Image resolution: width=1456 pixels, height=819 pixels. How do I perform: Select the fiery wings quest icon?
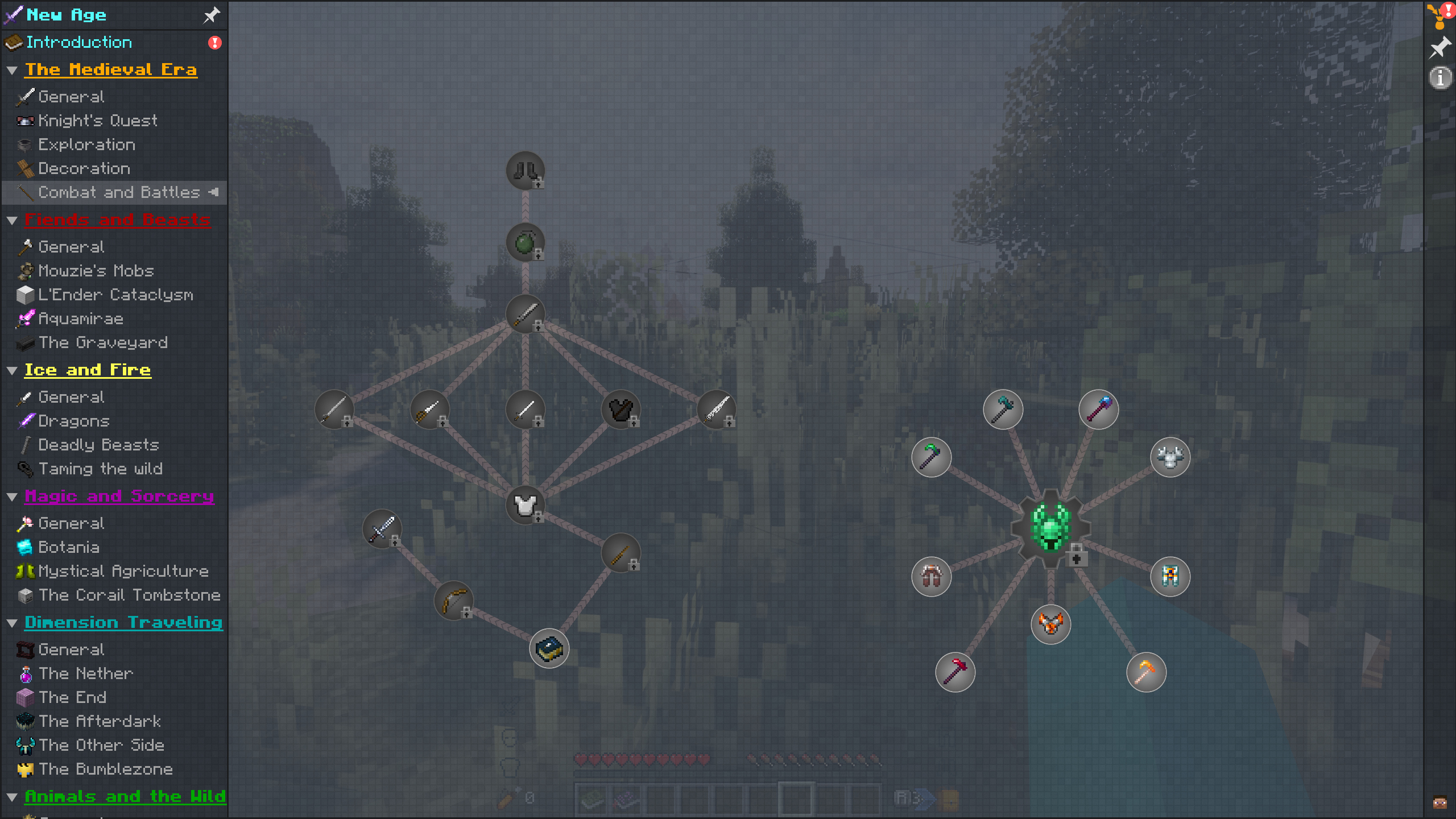point(1051,624)
